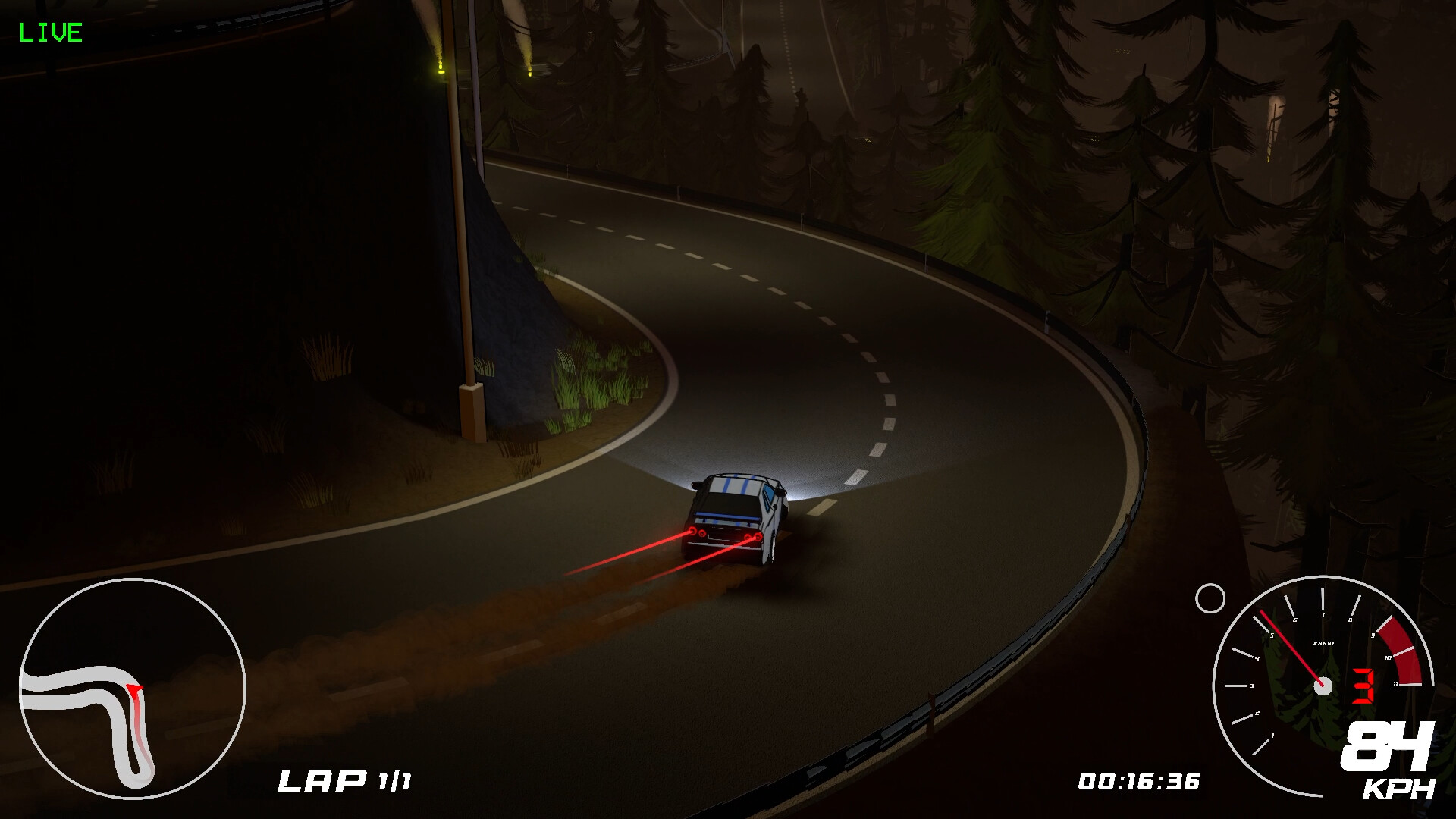1456x819 pixels.
Task: Click the tachometer gauge
Action: (x=1323, y=686)
